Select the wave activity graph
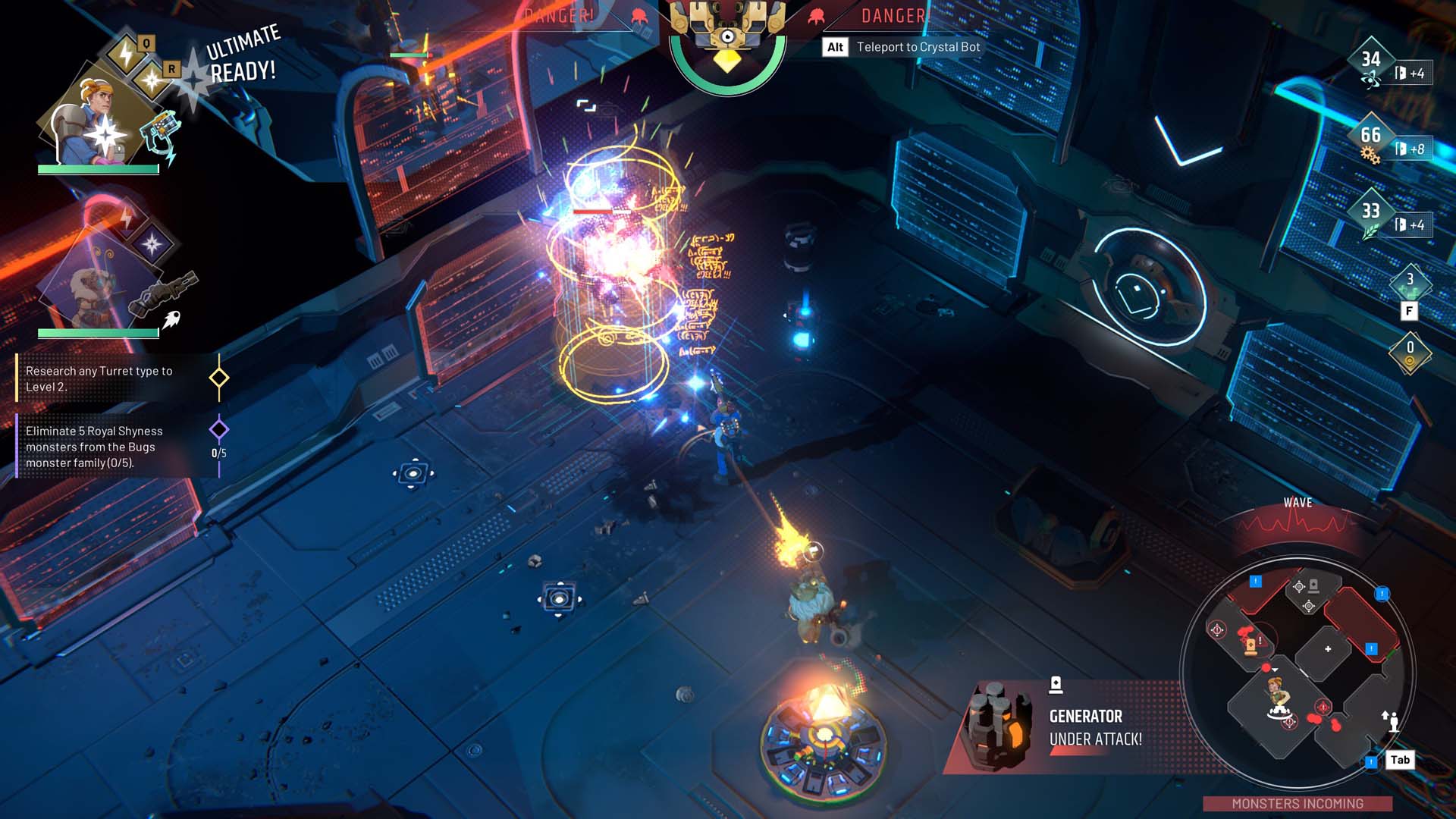Screen dimensions: 1456x819 pos(1298,523)
